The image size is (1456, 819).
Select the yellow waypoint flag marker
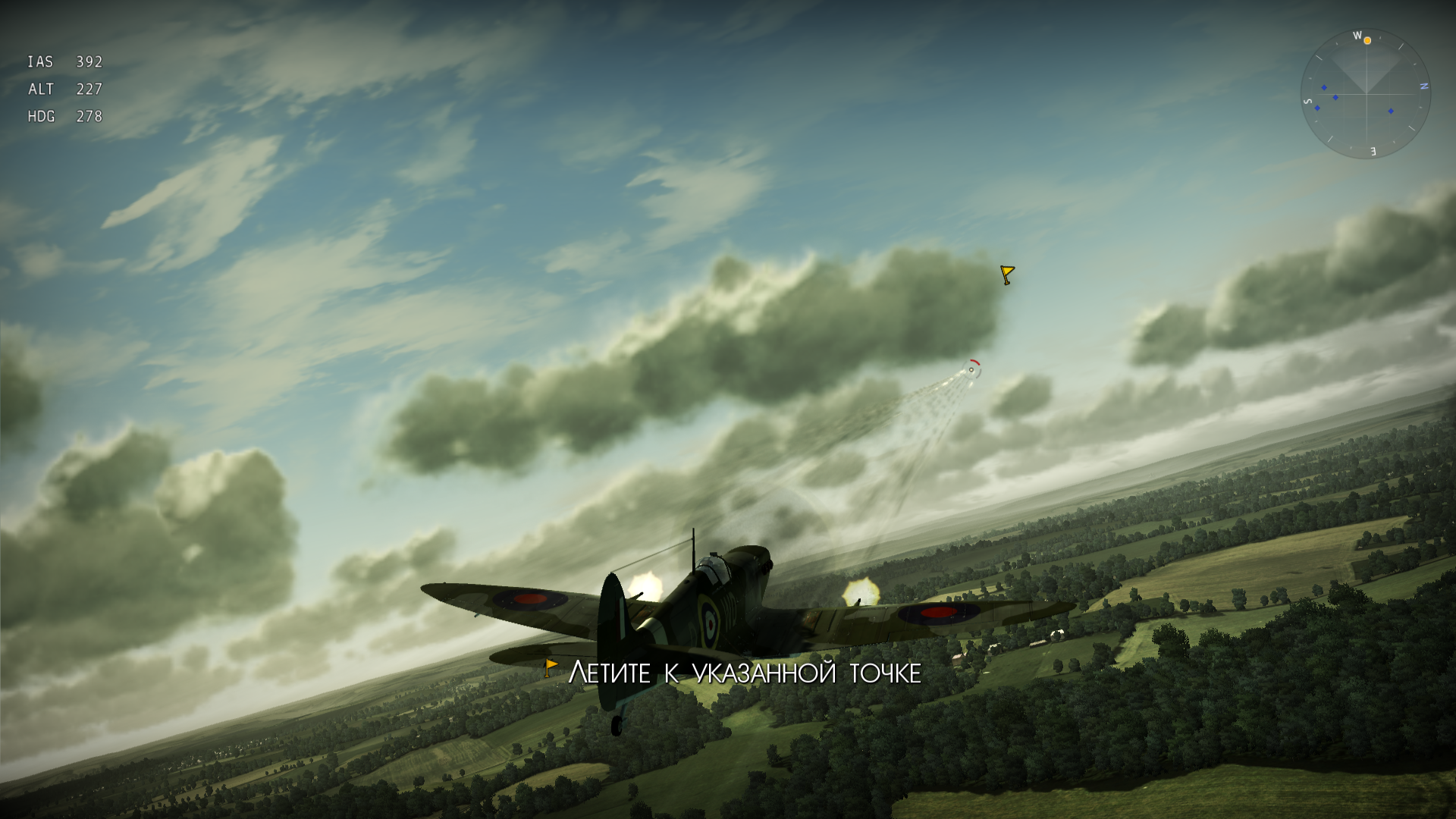[1007, 275]
